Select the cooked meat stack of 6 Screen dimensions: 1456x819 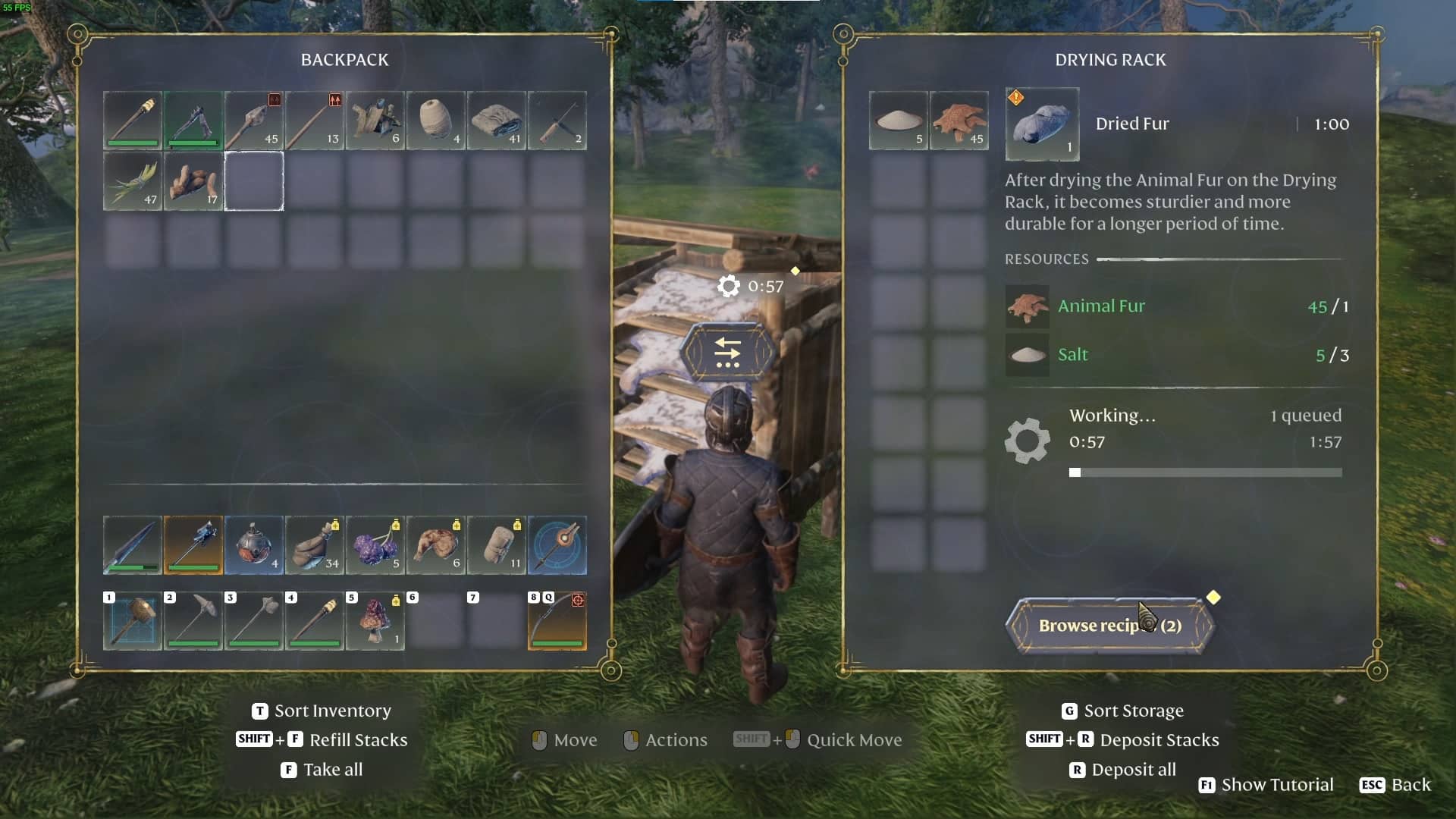(436, 545)
